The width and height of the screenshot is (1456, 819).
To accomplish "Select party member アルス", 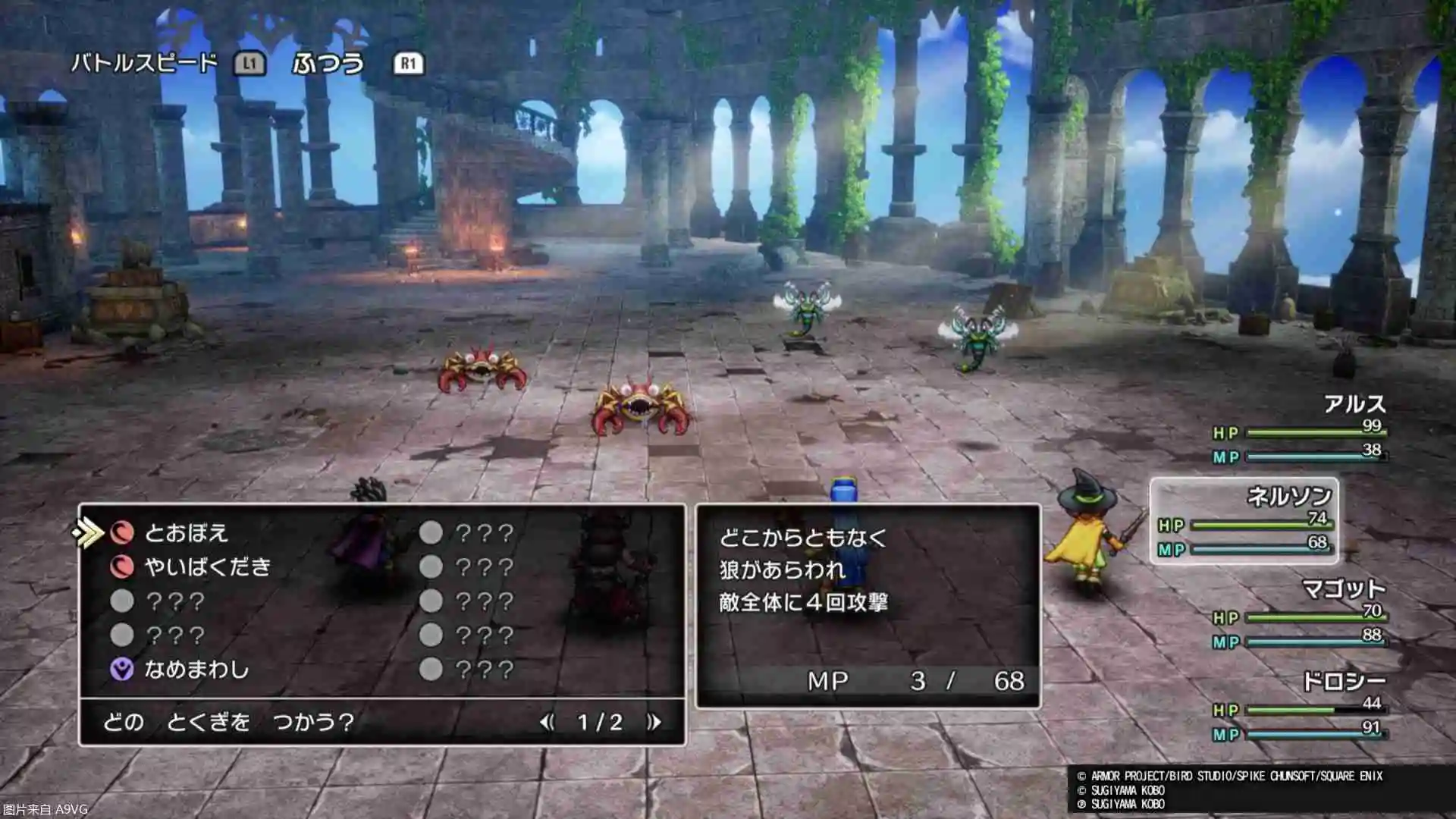I will coord(1301,429).
